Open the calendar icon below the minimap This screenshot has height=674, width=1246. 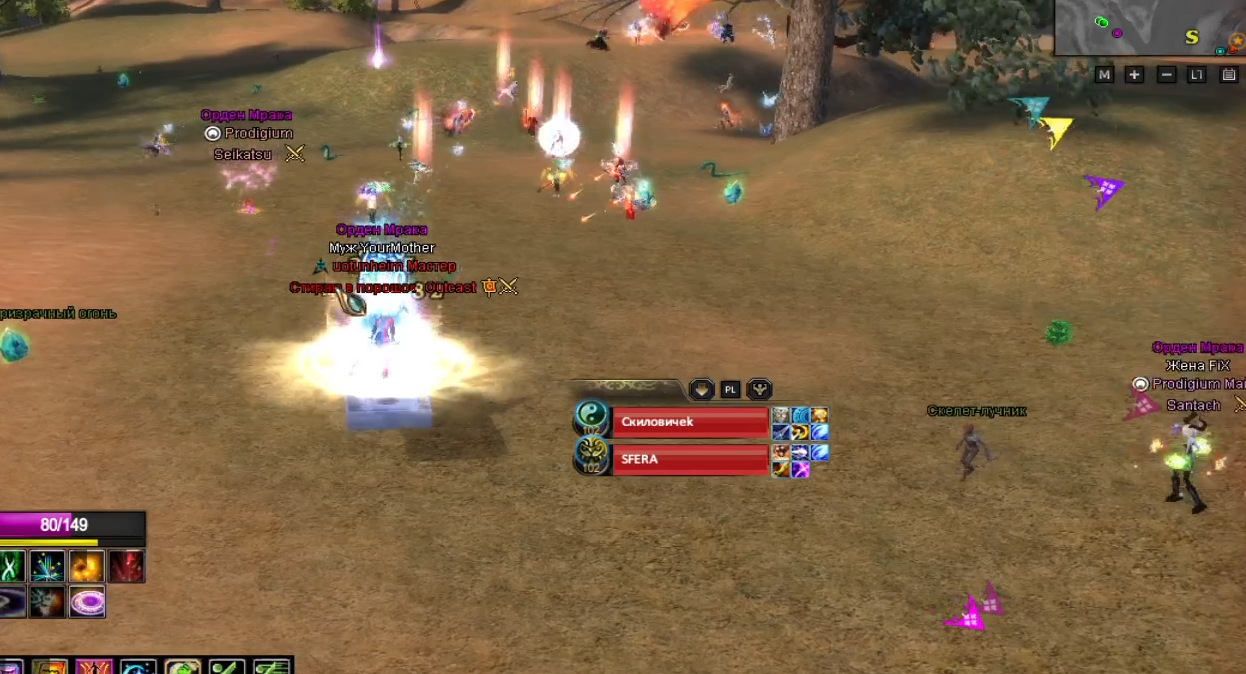point(1229,75)
